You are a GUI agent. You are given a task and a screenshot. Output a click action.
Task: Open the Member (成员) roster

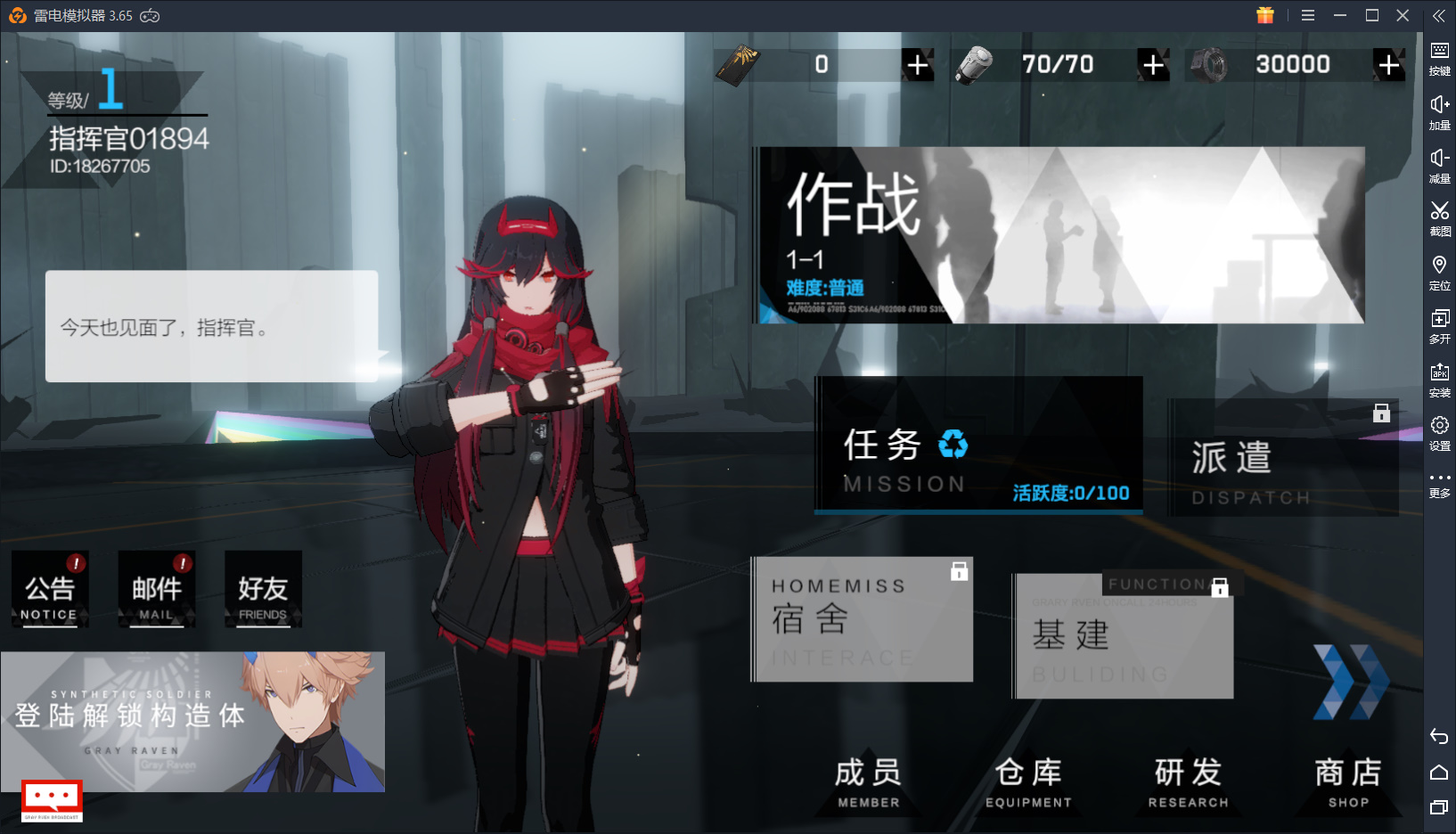tap(867, 780)
